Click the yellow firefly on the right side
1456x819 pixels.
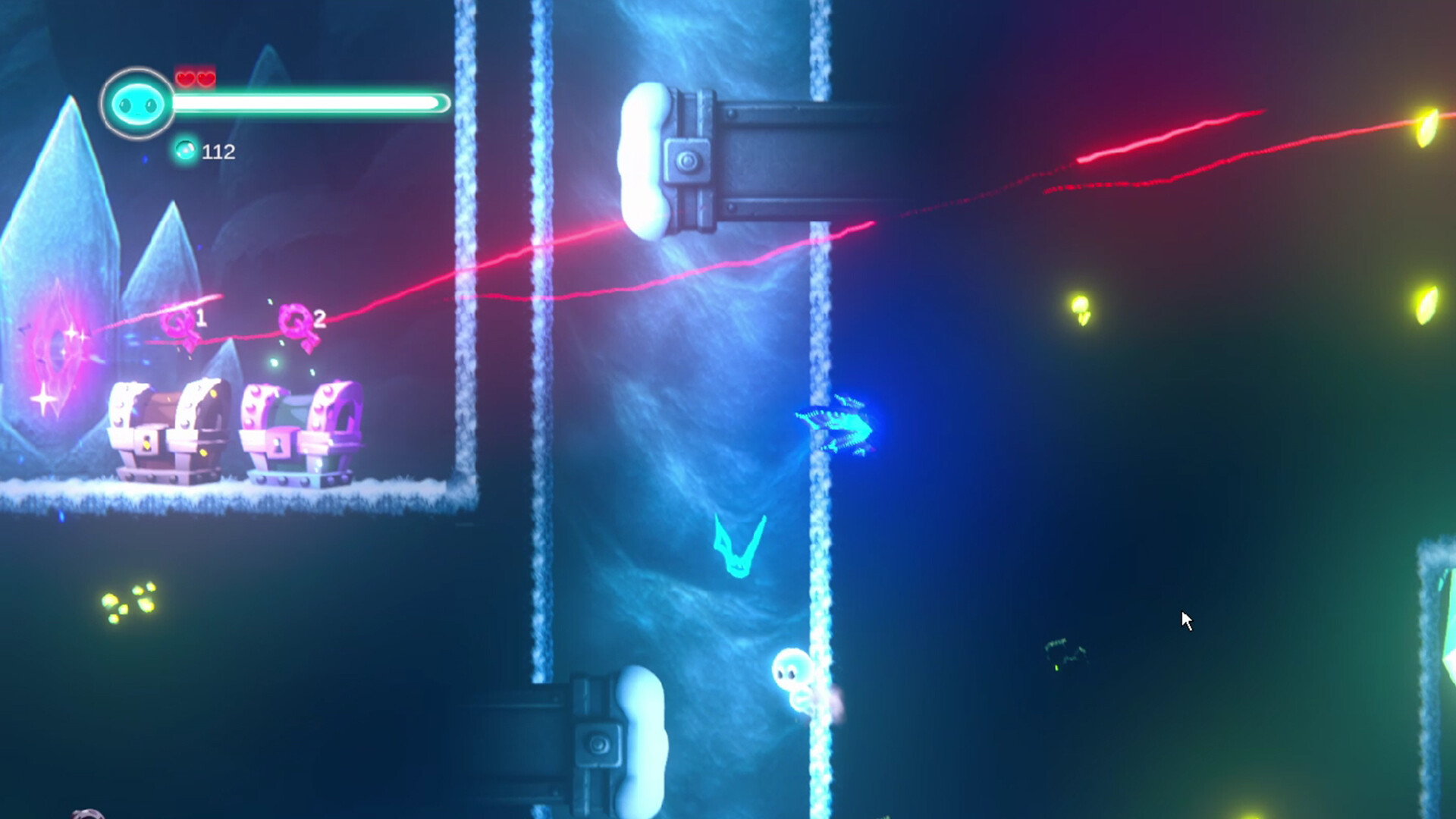tap(1081, 307)
